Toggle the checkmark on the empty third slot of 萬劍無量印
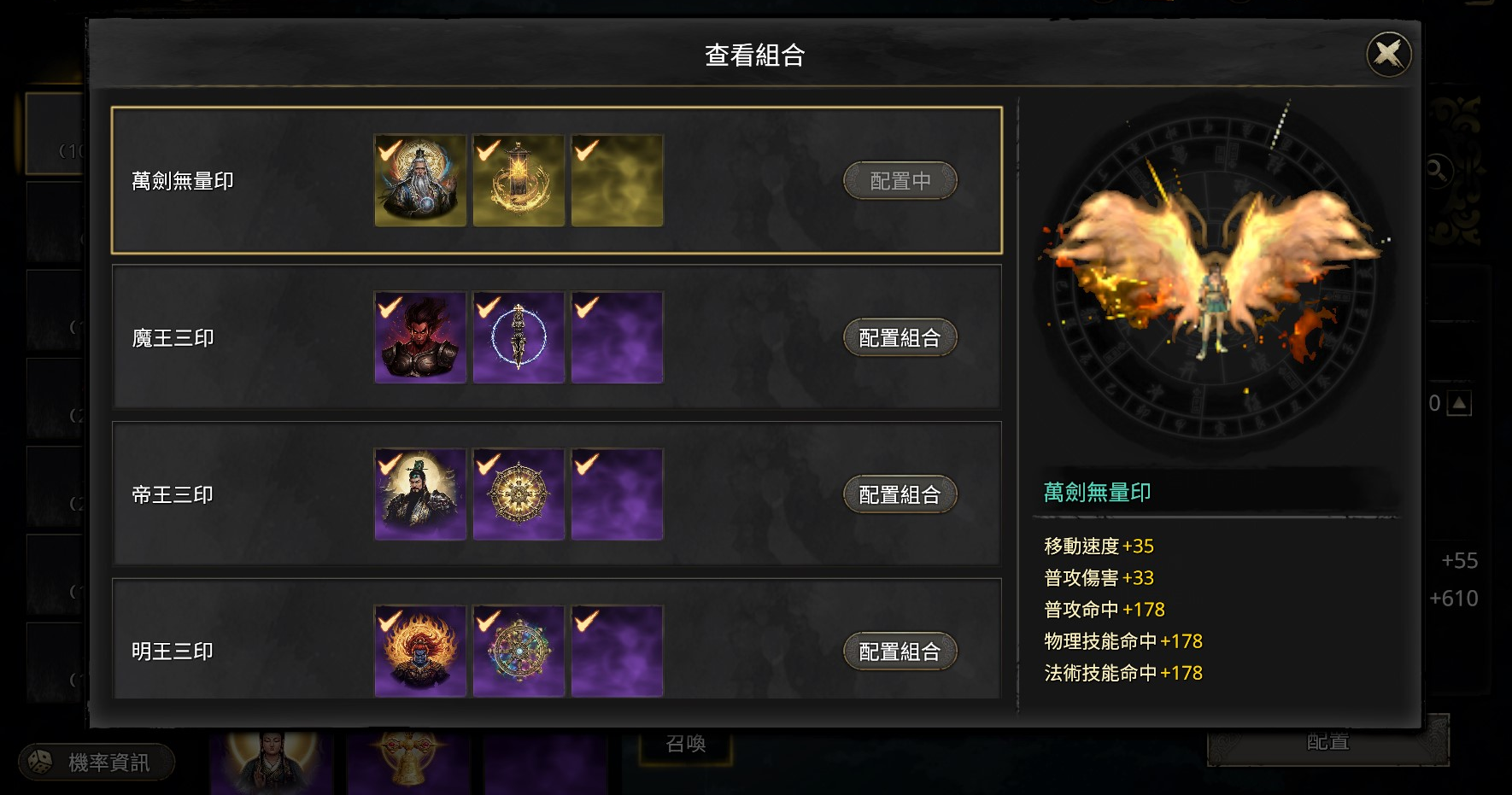 585,150
